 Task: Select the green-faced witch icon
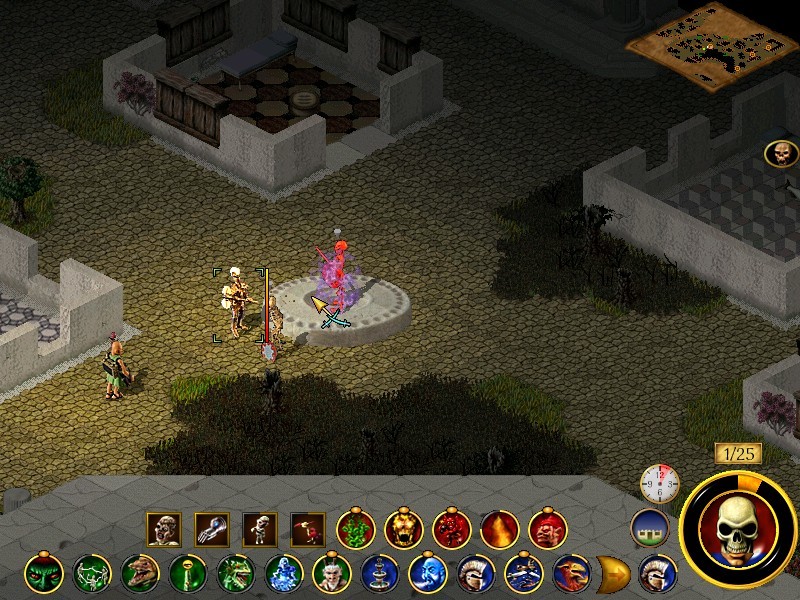point(43,574)
